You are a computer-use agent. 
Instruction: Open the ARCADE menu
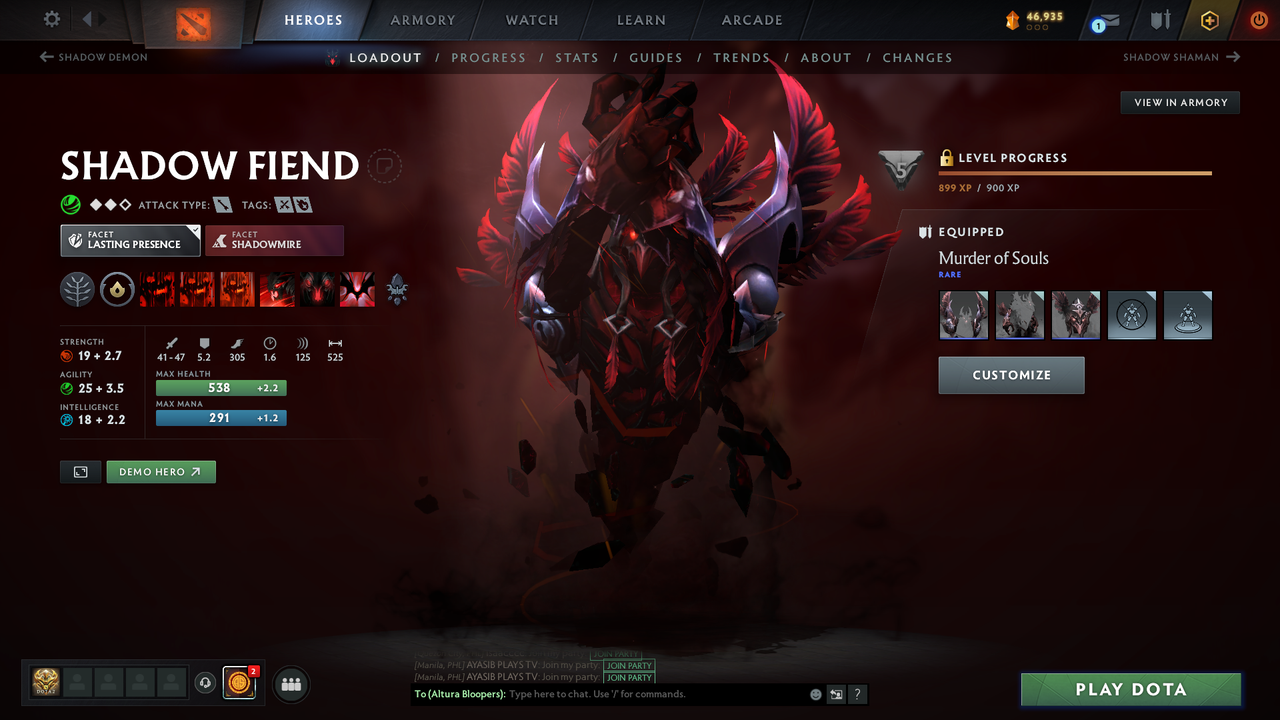(x=751, y=20)
